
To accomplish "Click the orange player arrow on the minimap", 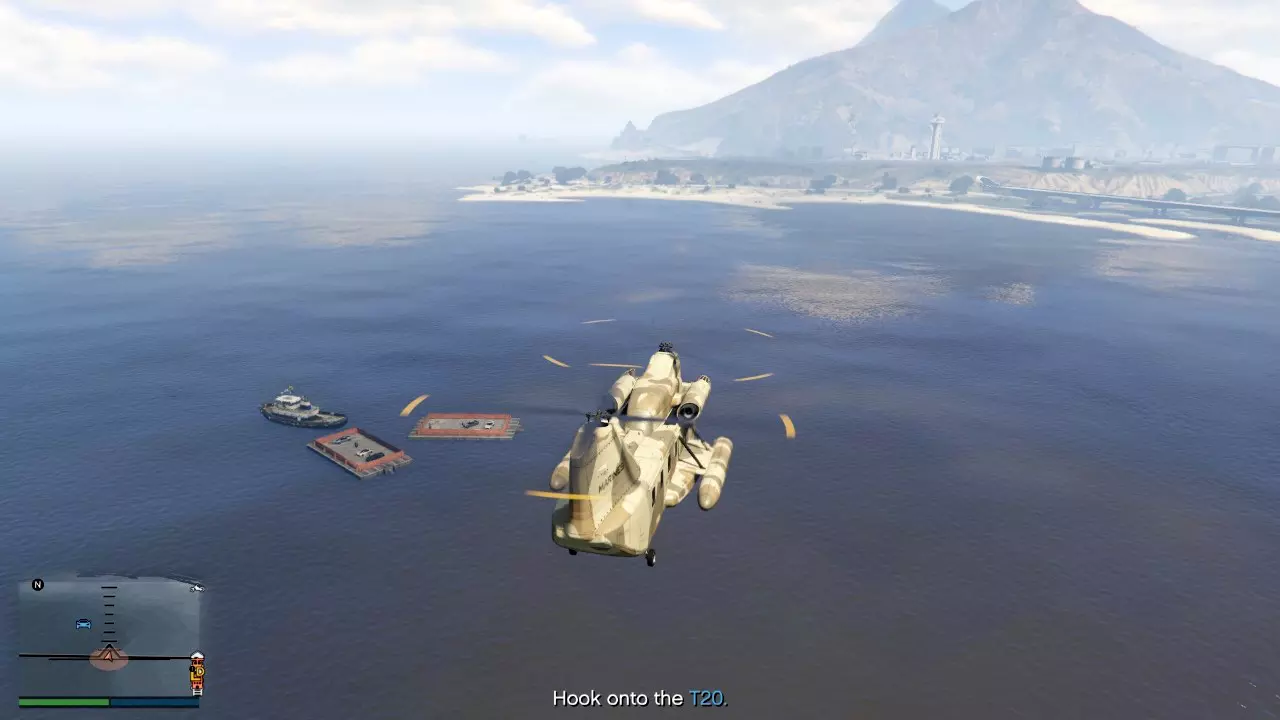I will [109, 656].
